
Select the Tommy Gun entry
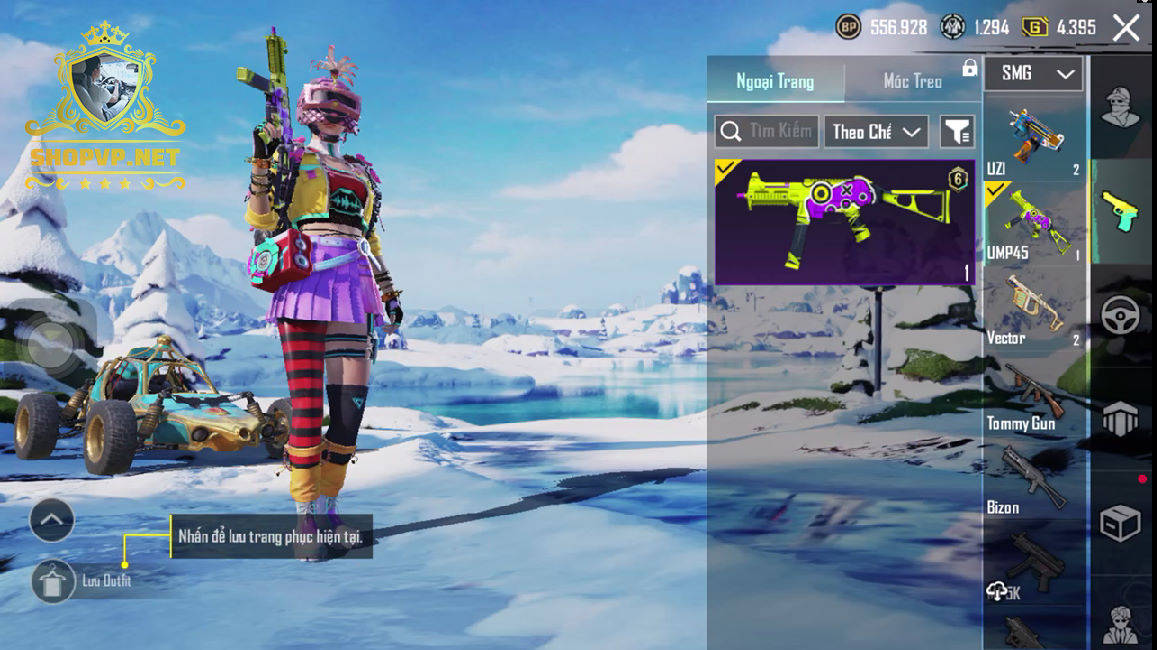1034,394
